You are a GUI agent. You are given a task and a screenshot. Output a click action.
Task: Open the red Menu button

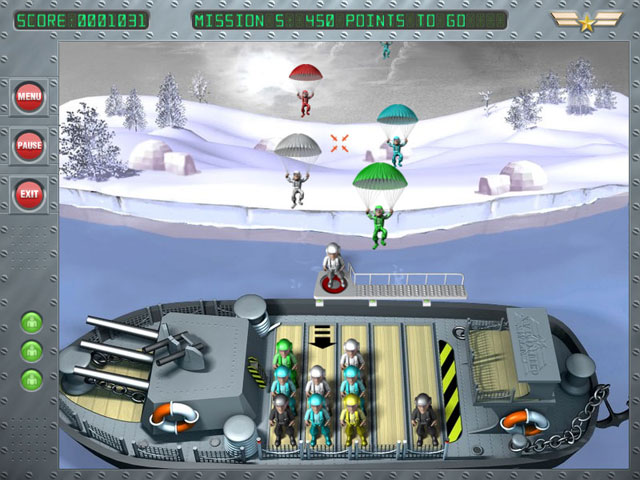(x=29, y=97)
